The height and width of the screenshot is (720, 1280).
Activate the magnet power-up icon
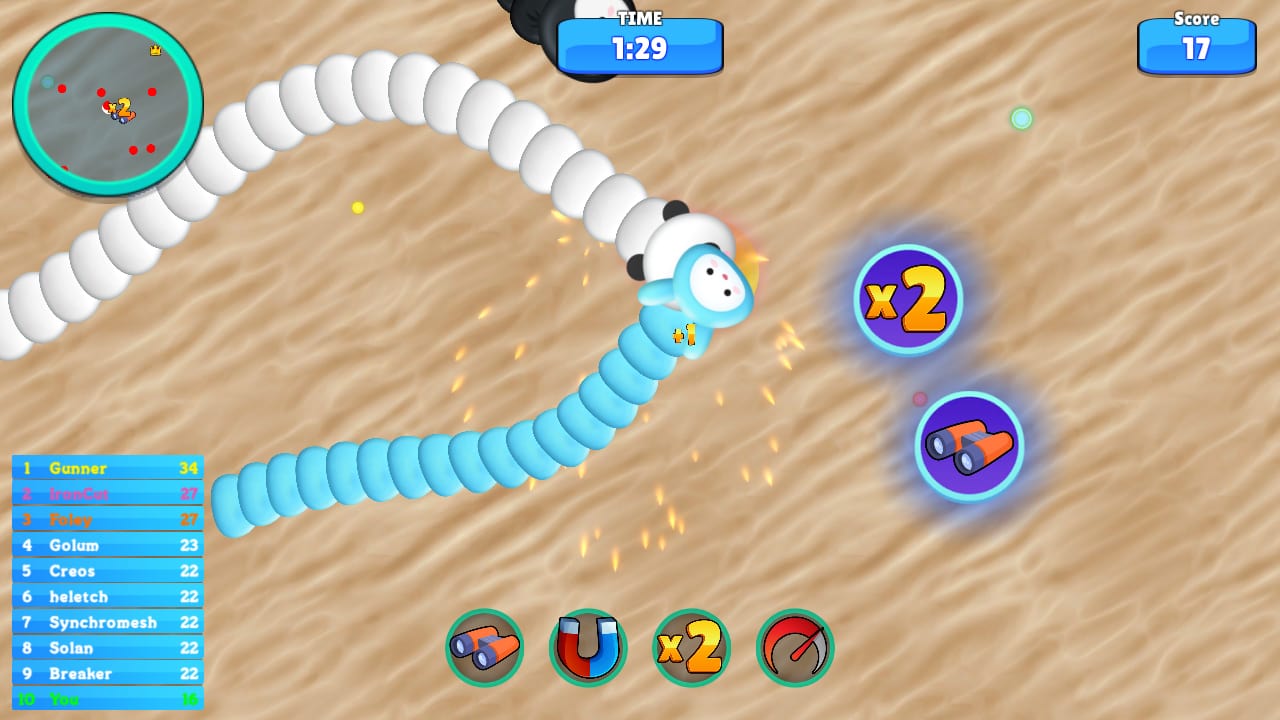point(589,648)
